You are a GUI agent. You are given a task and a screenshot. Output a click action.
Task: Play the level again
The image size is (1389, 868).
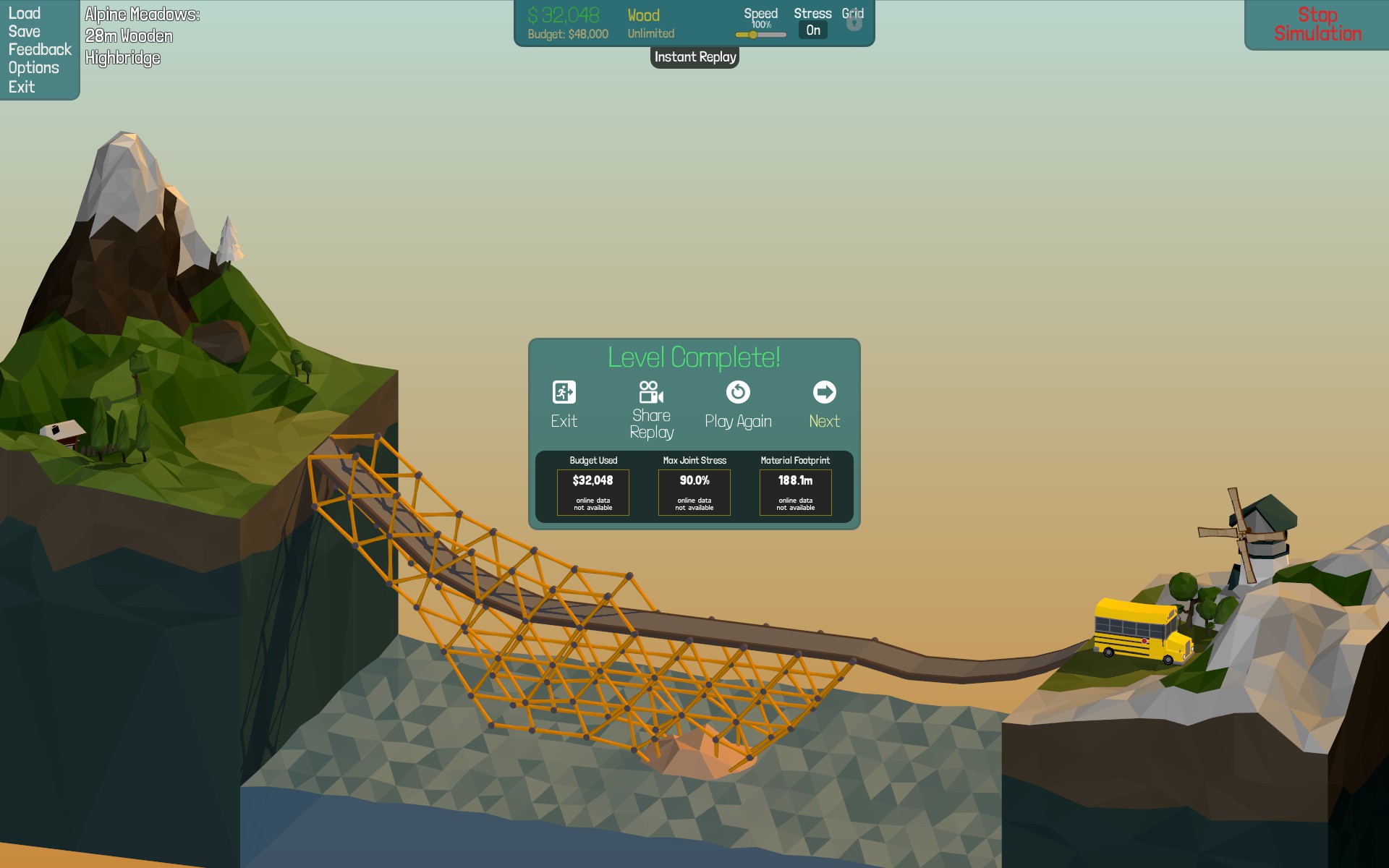pos(738,404)
